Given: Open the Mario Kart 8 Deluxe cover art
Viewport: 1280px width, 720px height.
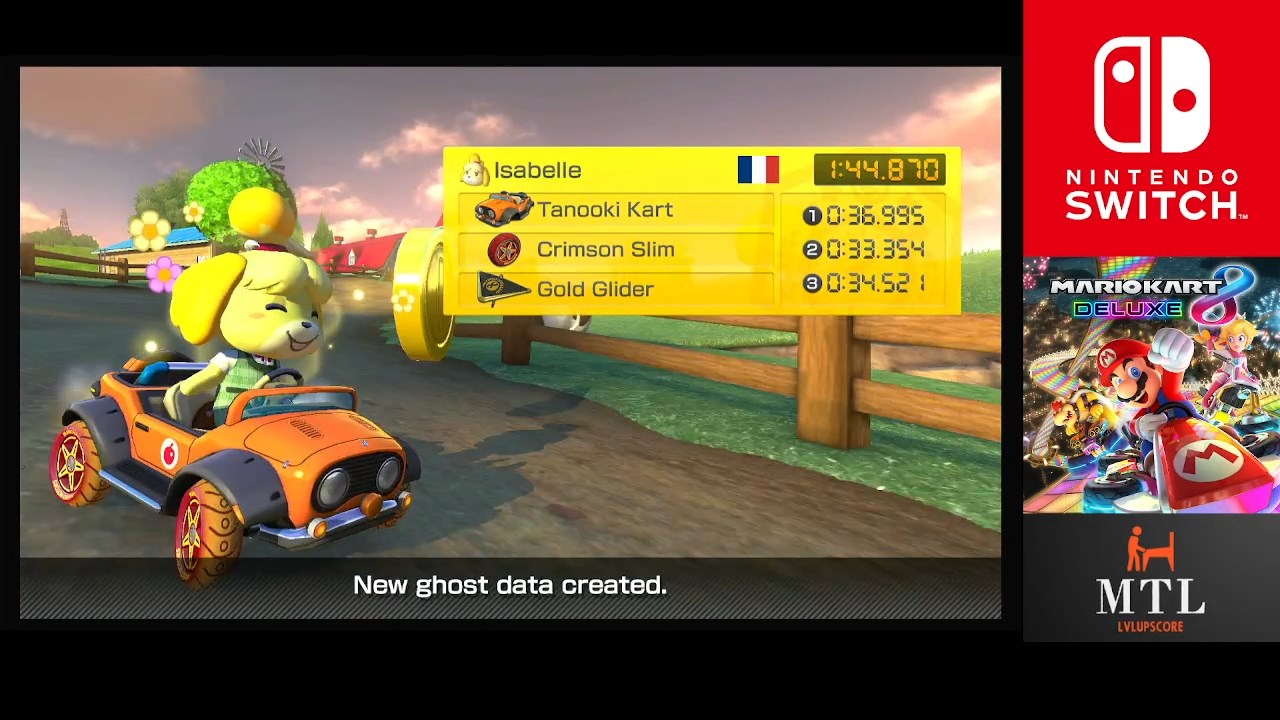Looking at the screenshot, I should pyautogui.click(x=1151, y=385).
